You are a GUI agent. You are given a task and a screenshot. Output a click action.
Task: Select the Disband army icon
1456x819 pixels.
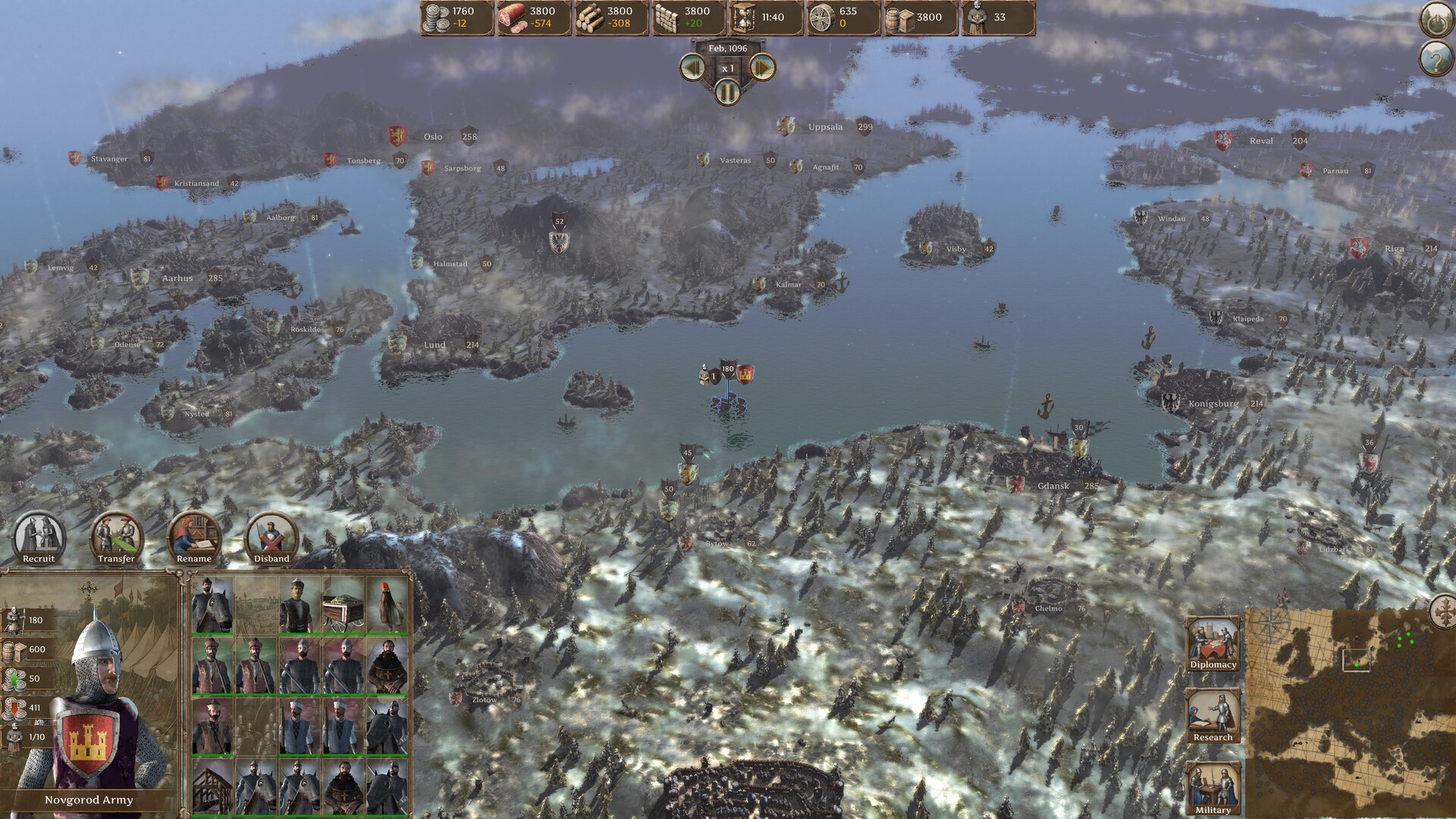click(271, 535)
